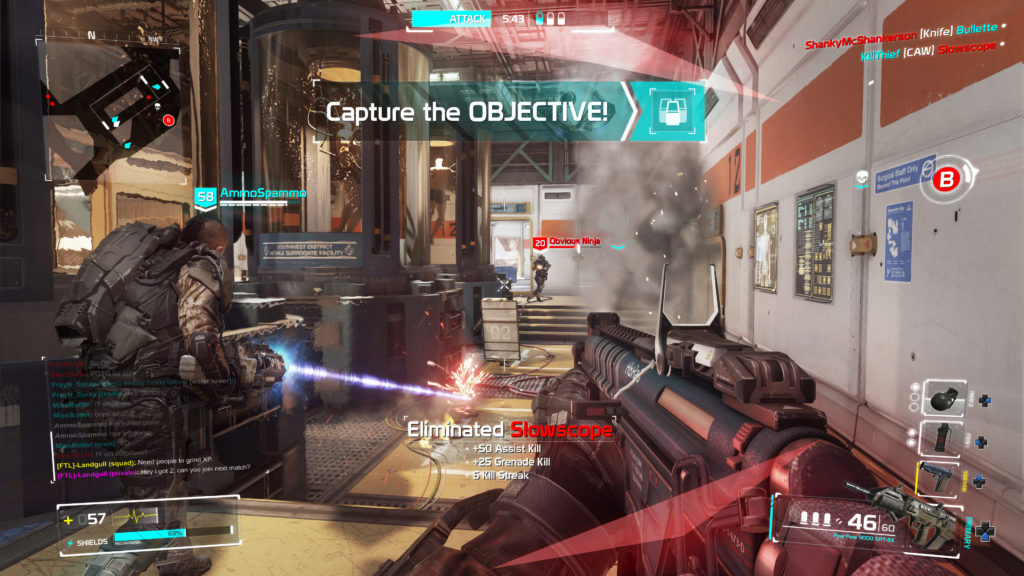Select the B capture point waypoint marker
This screenshot has height=576, width=1024.
(943, 180)
